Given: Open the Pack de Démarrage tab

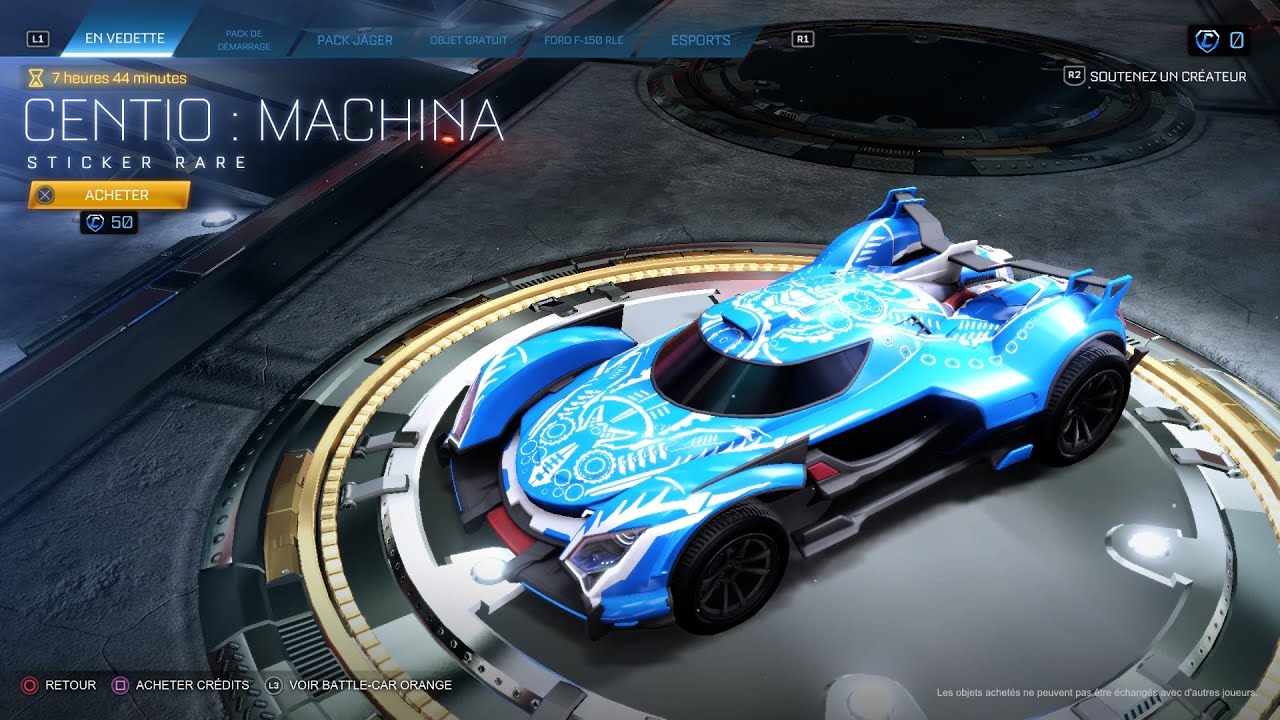Looking at the screenshot, I should click(x=245, y=40).
